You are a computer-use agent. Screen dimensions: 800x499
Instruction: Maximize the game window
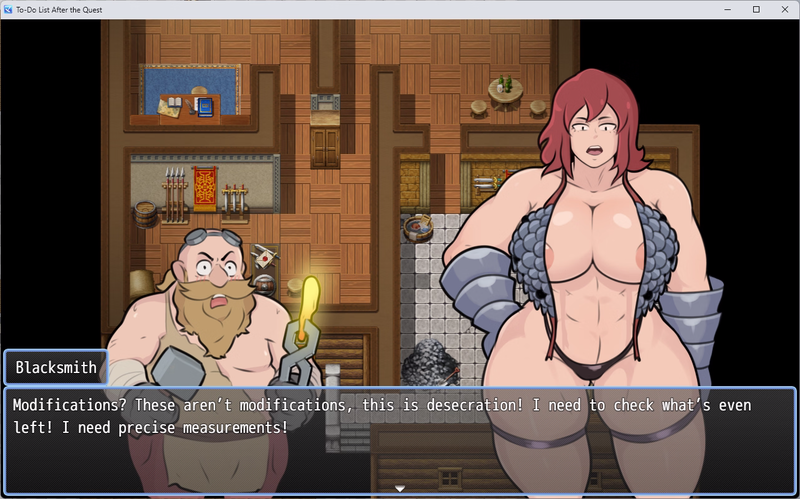coord(756,9)
